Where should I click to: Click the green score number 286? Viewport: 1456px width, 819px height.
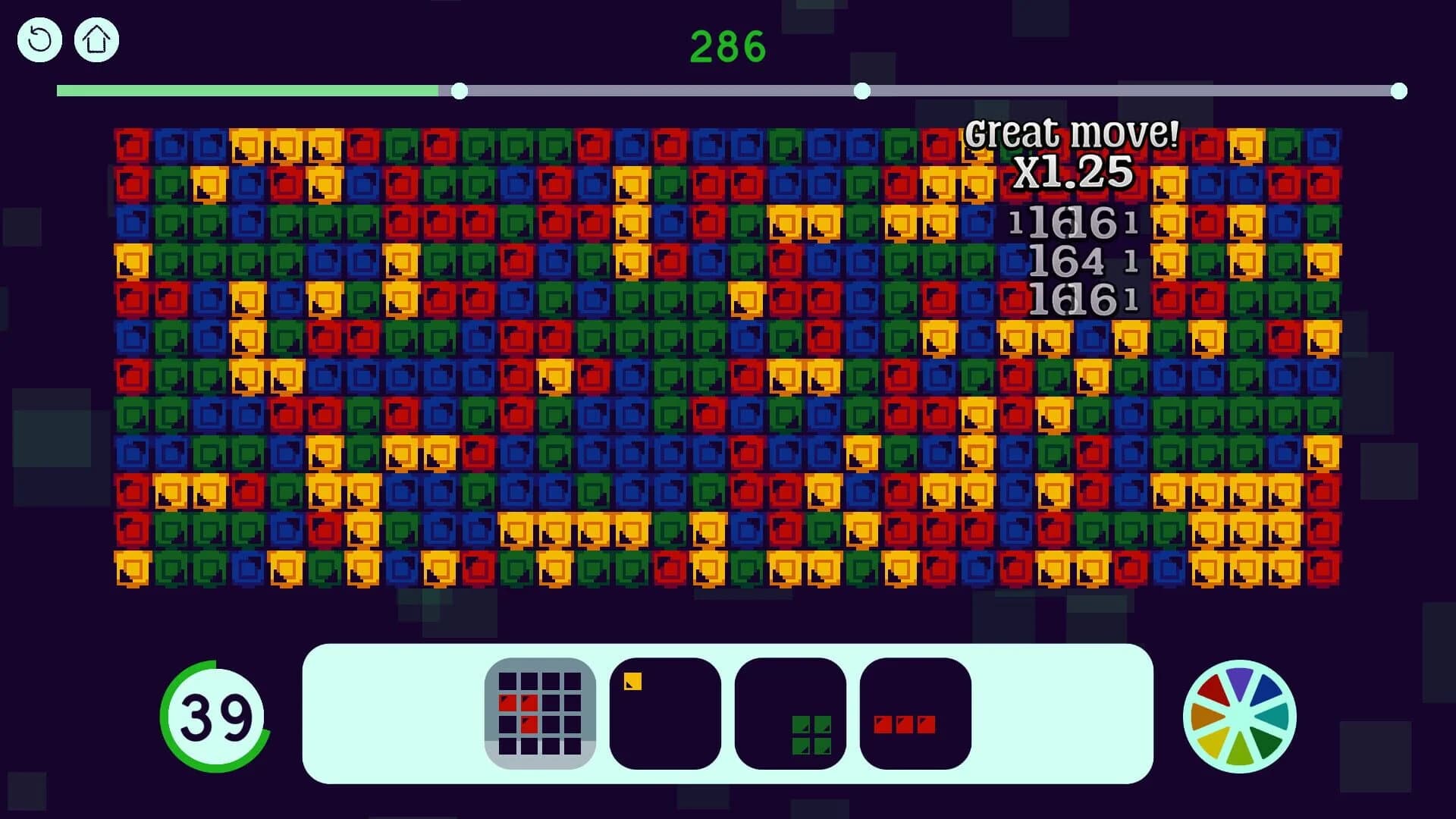[726, 45]
